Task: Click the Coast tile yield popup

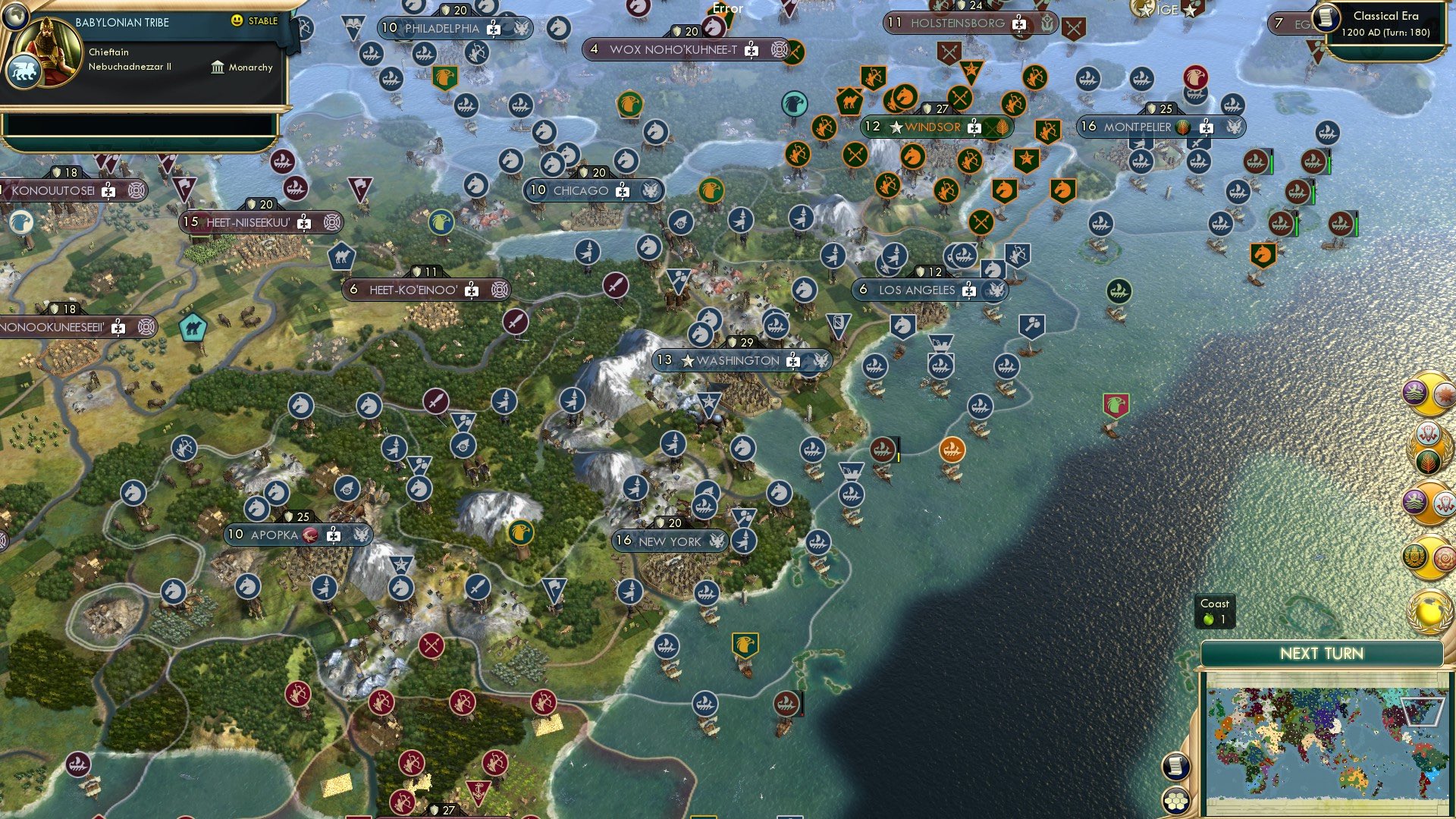Action: click(x=1216, y=610)
